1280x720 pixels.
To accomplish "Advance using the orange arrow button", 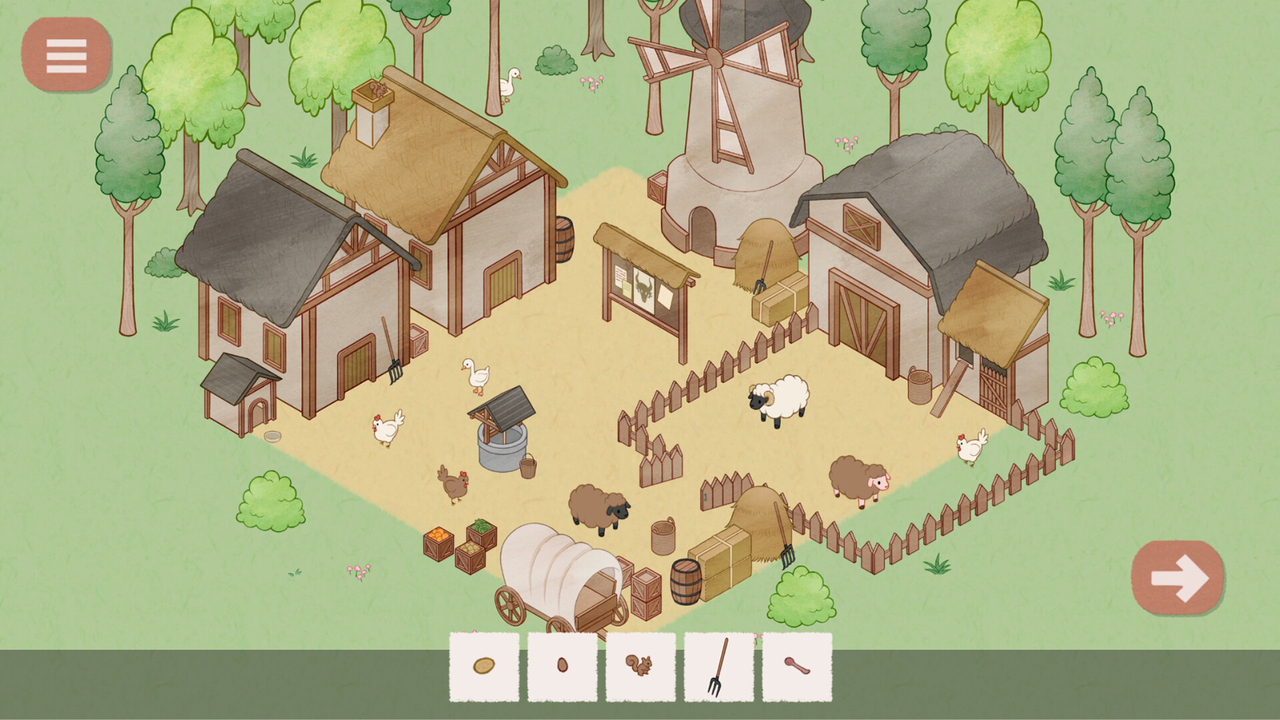I will coord(1177,576).
